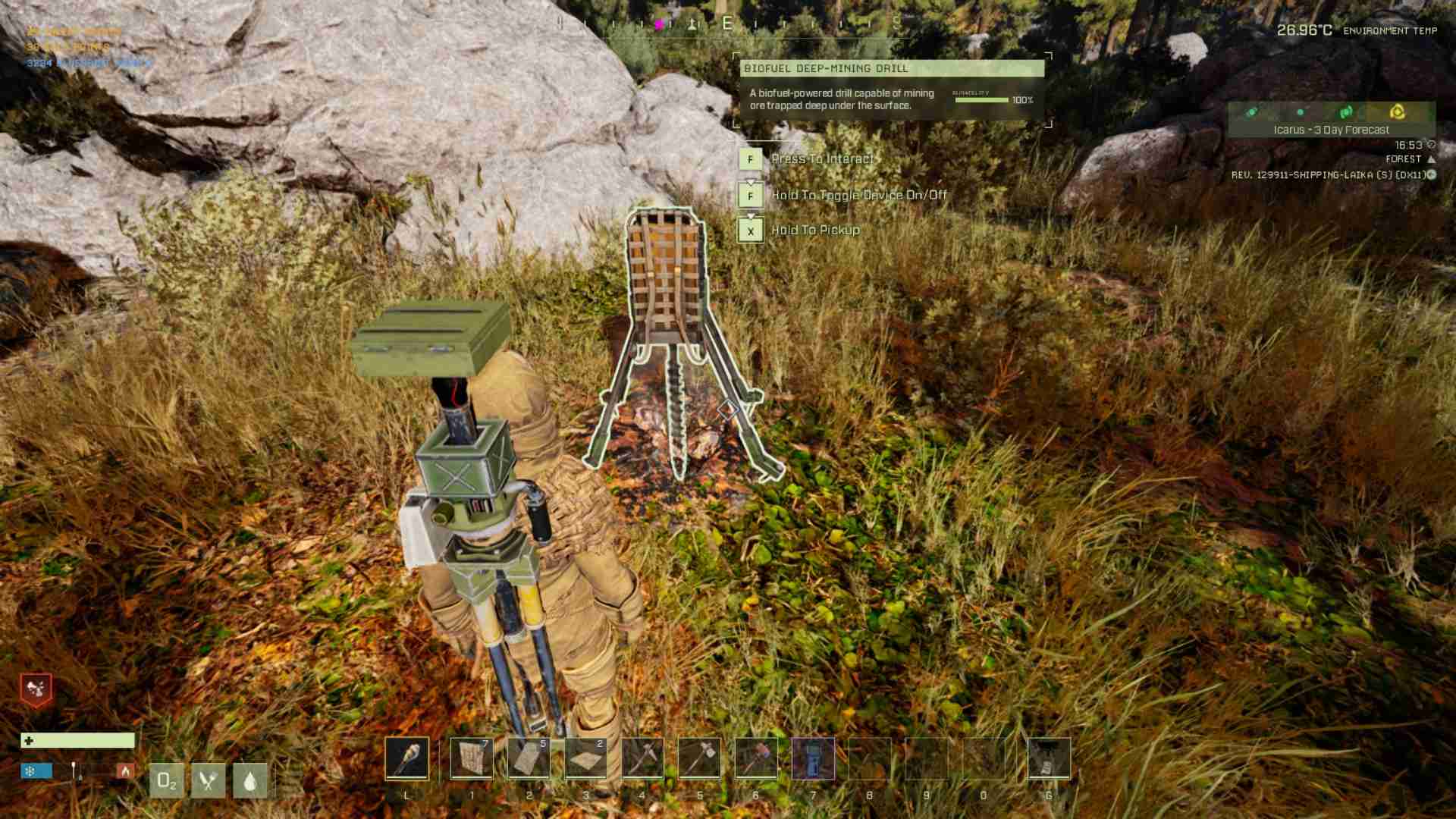Screen dimensions: 1456x819
Task: Select the torch slot in the hotbar
Action: (x=406, y=758)
